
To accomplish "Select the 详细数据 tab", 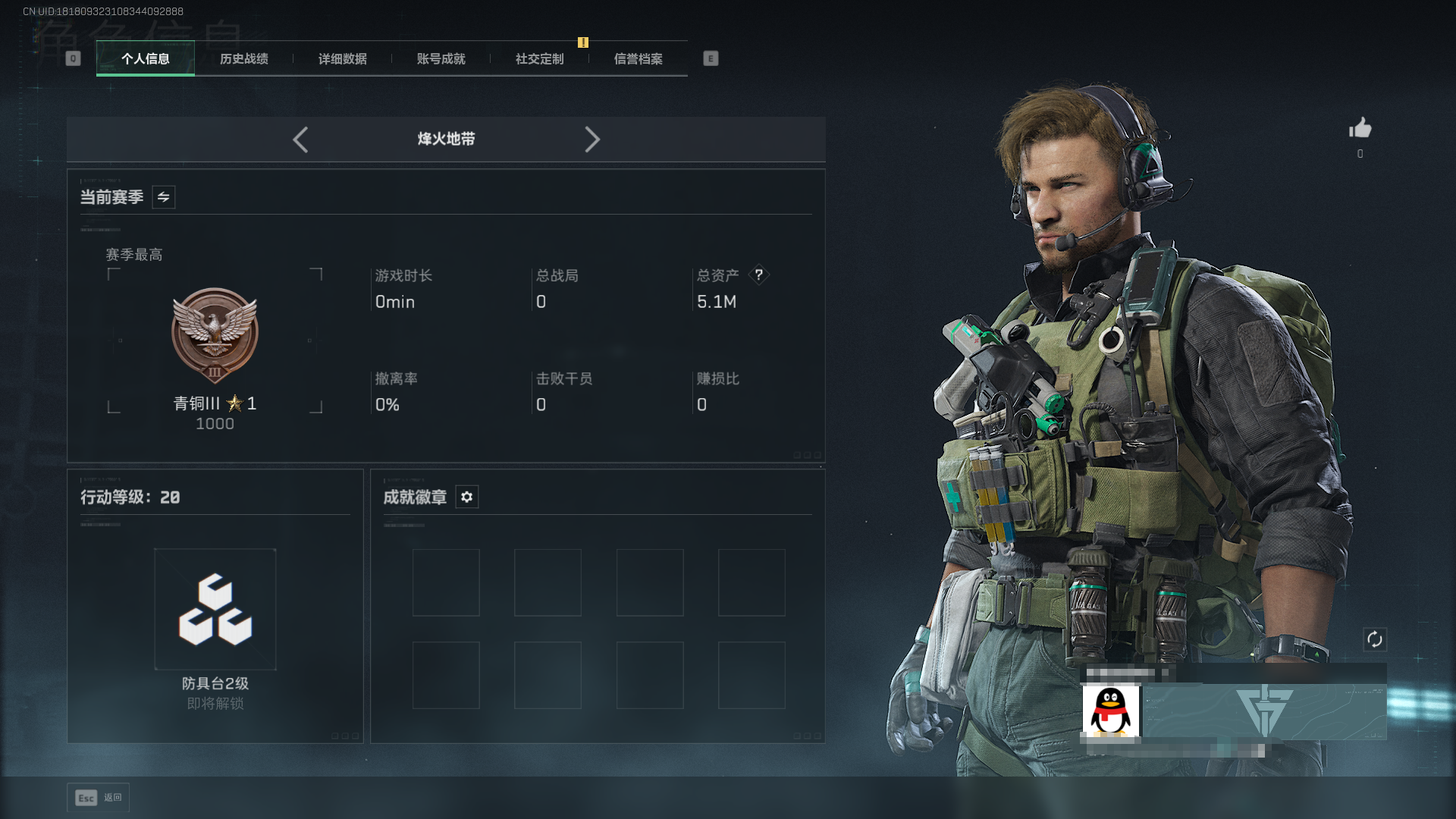I will click(343, 59).
